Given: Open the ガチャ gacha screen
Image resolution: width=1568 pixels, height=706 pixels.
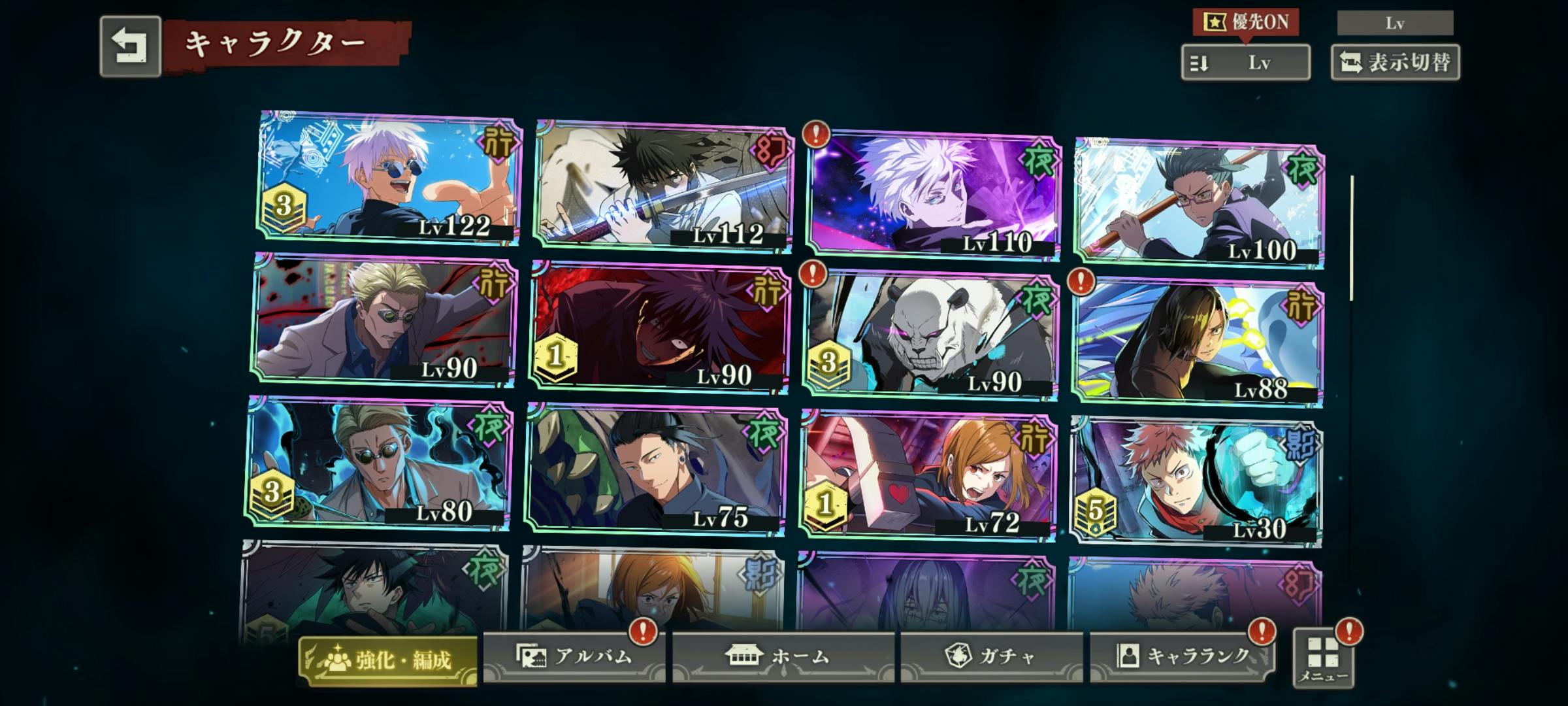Looking at the screenshot, I should tap(991, 656).
